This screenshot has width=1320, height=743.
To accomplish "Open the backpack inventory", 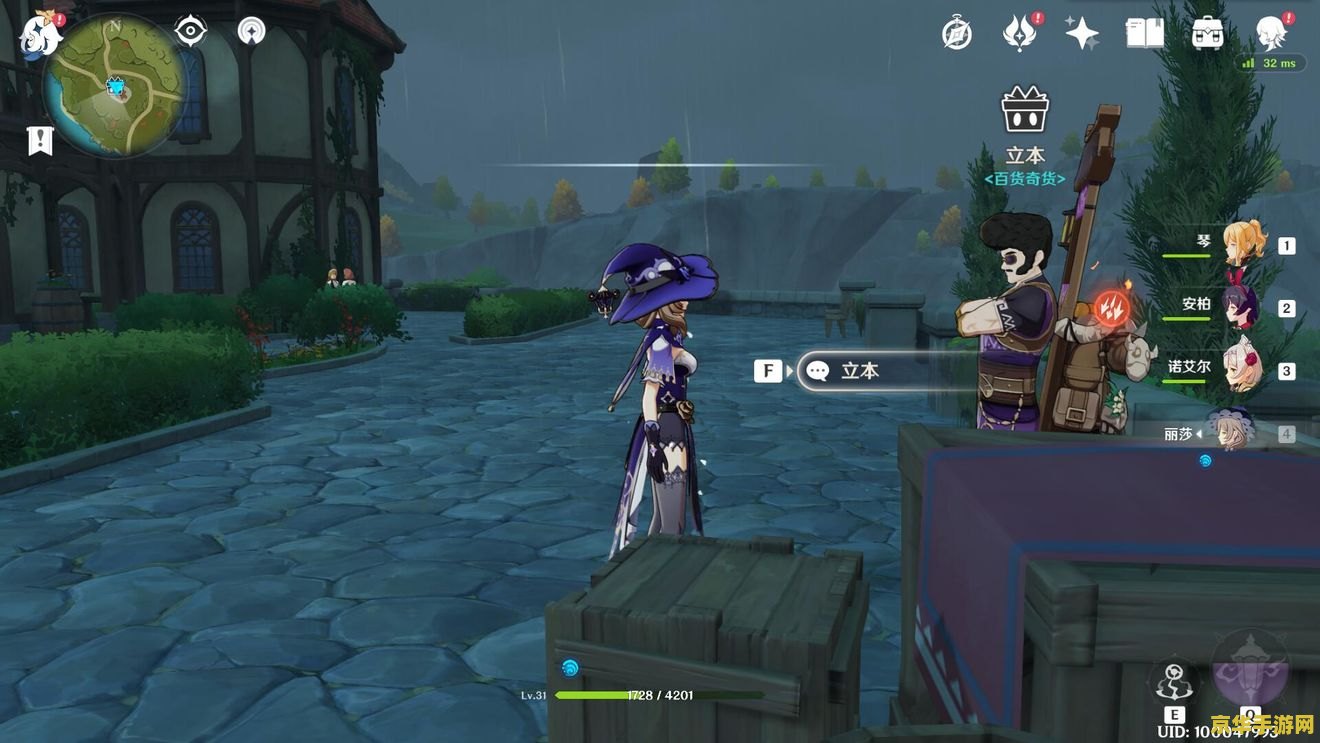I will (1208, 34).
